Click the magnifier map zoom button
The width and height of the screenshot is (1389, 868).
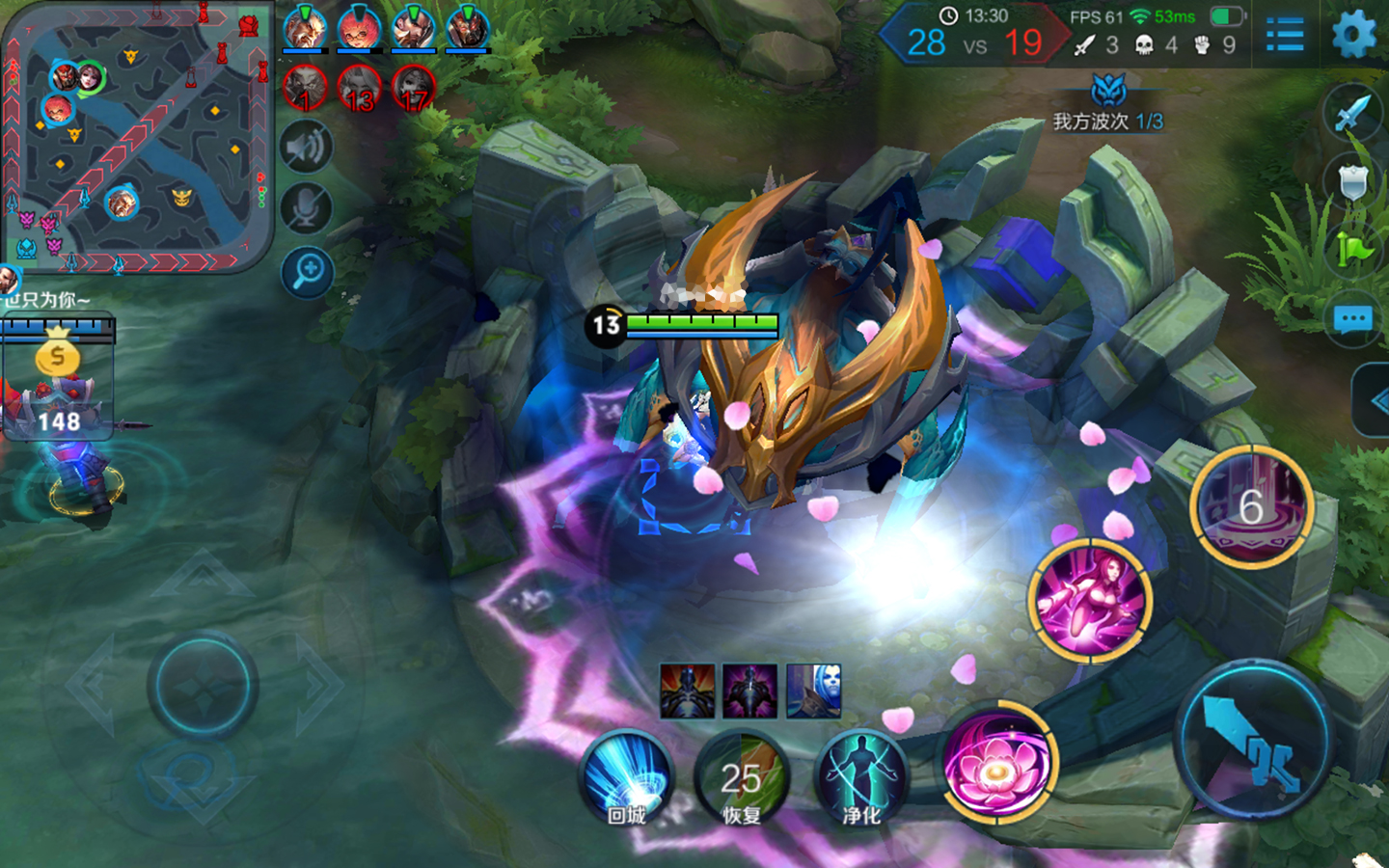[308, 273]
